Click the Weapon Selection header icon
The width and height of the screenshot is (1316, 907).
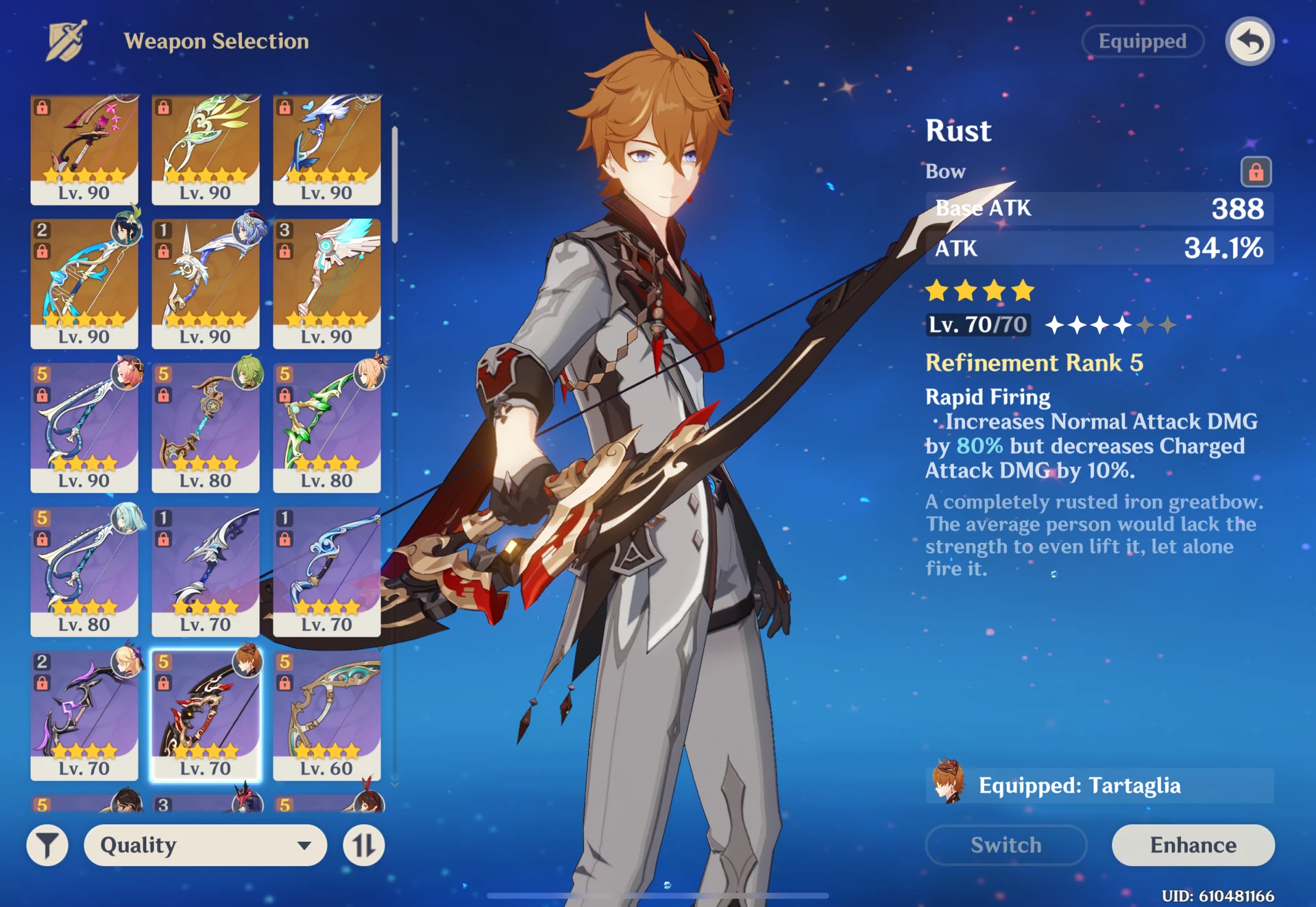click(66, 41)
